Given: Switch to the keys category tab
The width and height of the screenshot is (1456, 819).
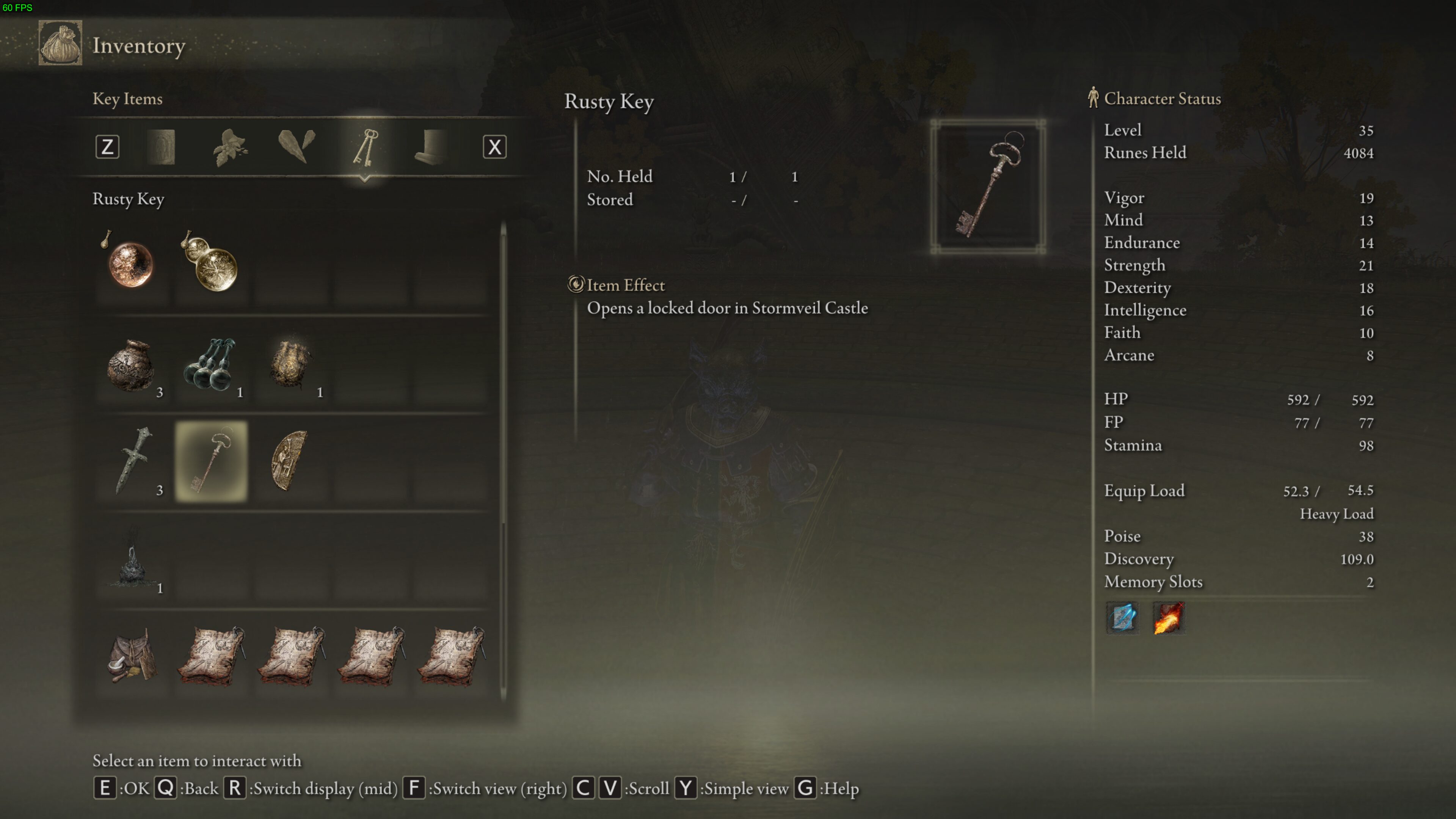Looking at the screenshot, I should [x=366, y=147].
